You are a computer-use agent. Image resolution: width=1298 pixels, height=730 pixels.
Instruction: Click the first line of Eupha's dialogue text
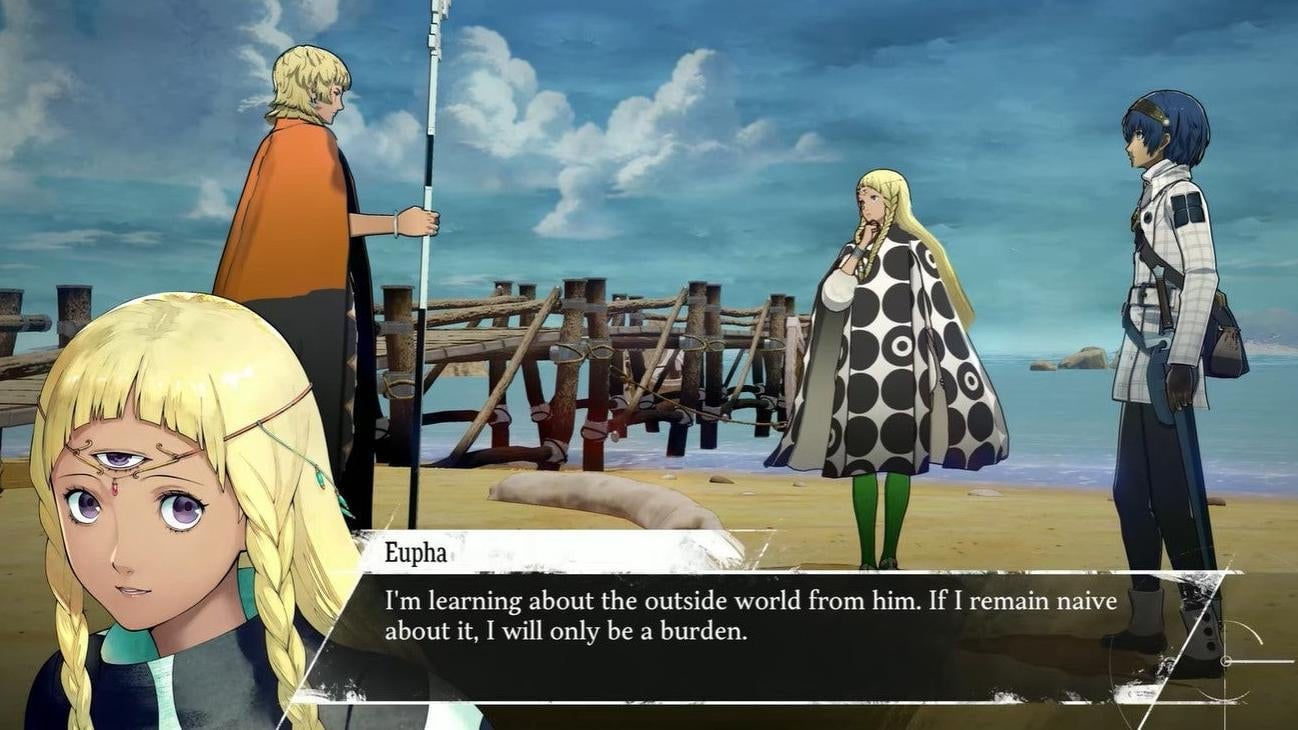pyautogui.click(x=750, y=600)
